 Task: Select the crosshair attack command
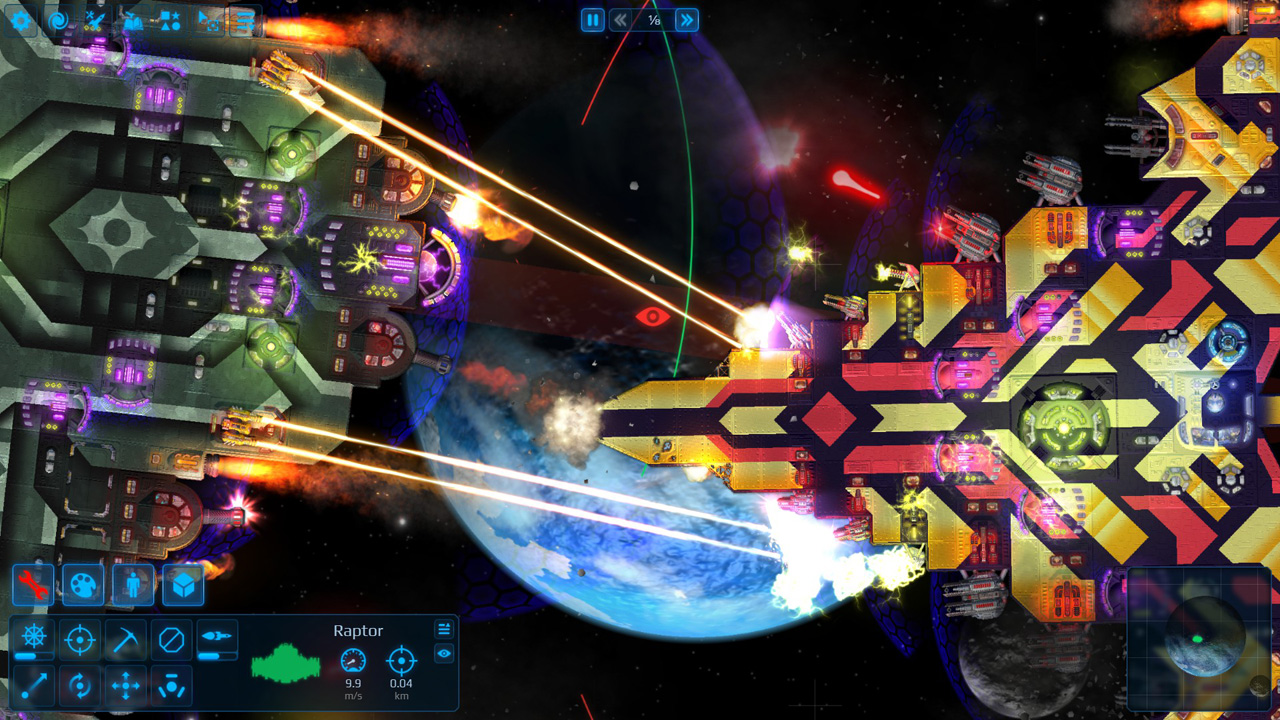[x=79, y=638]
